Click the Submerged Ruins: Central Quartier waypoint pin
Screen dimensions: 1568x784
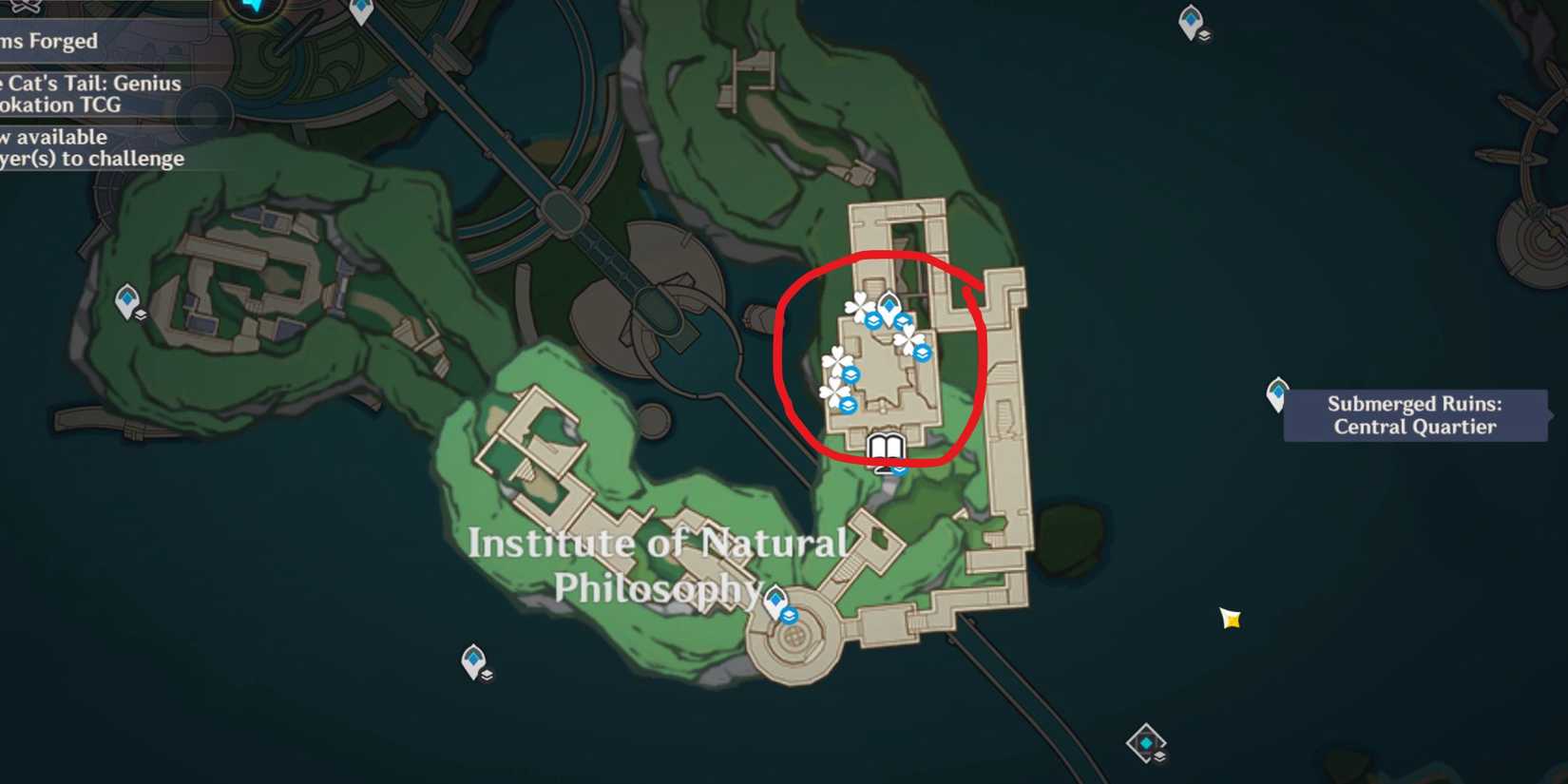click(x=1278, y=392)
